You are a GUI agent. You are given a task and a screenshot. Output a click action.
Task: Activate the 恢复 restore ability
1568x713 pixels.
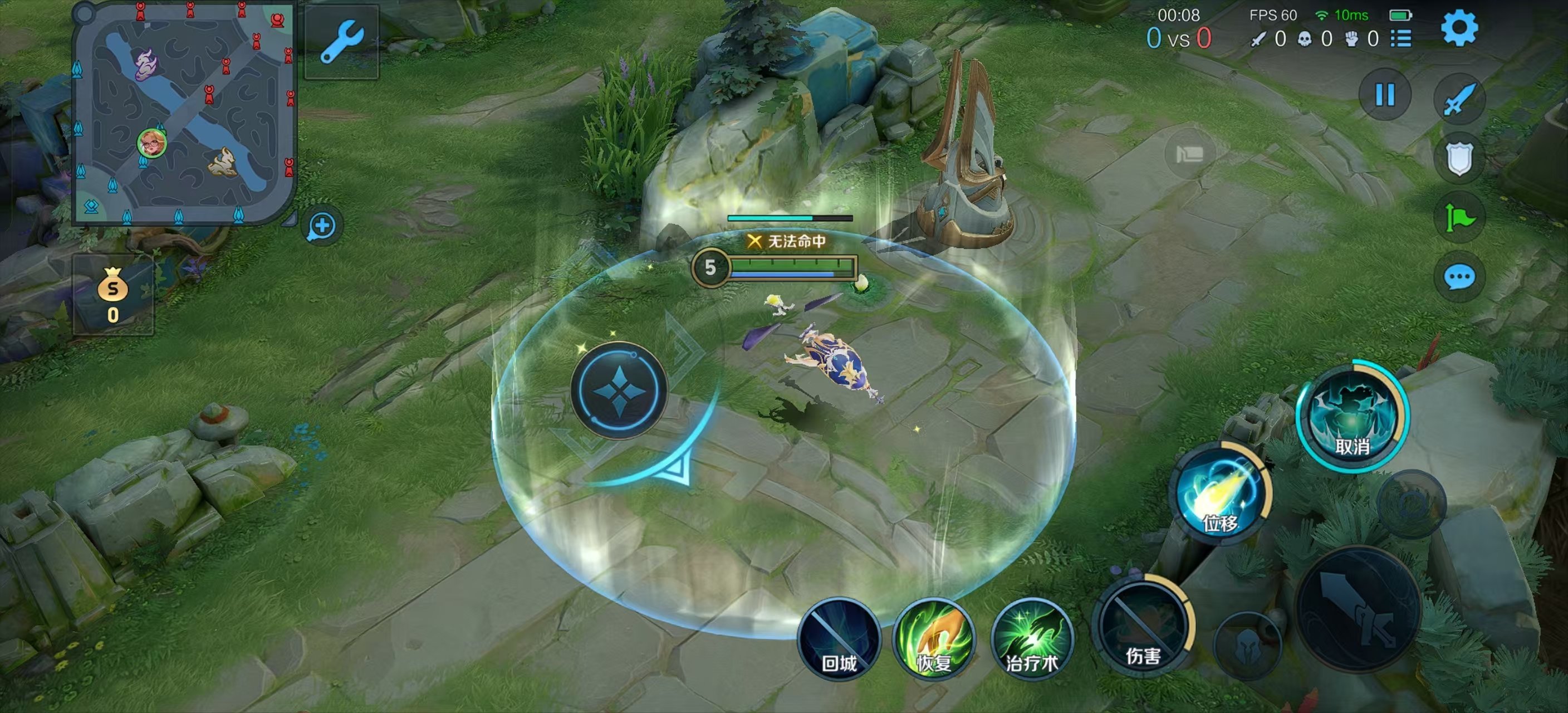click(x=934, y=638)
